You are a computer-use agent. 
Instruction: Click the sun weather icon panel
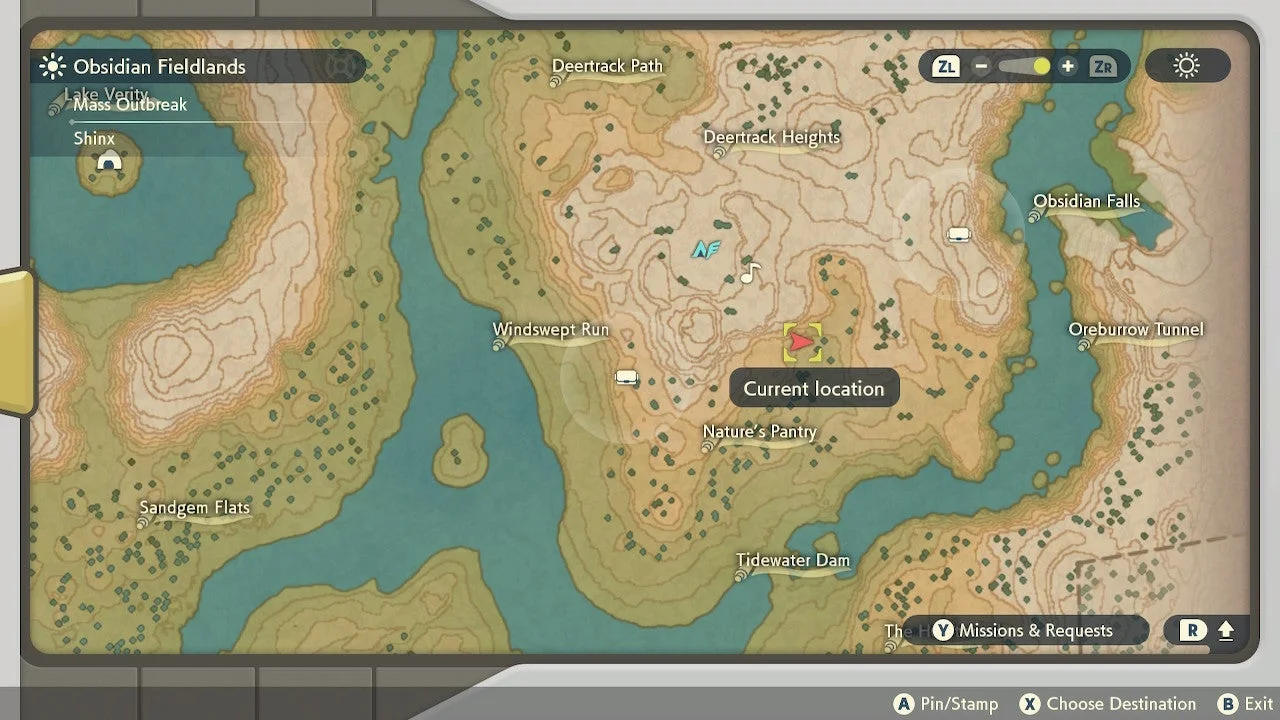click(x=1187, y=67)
